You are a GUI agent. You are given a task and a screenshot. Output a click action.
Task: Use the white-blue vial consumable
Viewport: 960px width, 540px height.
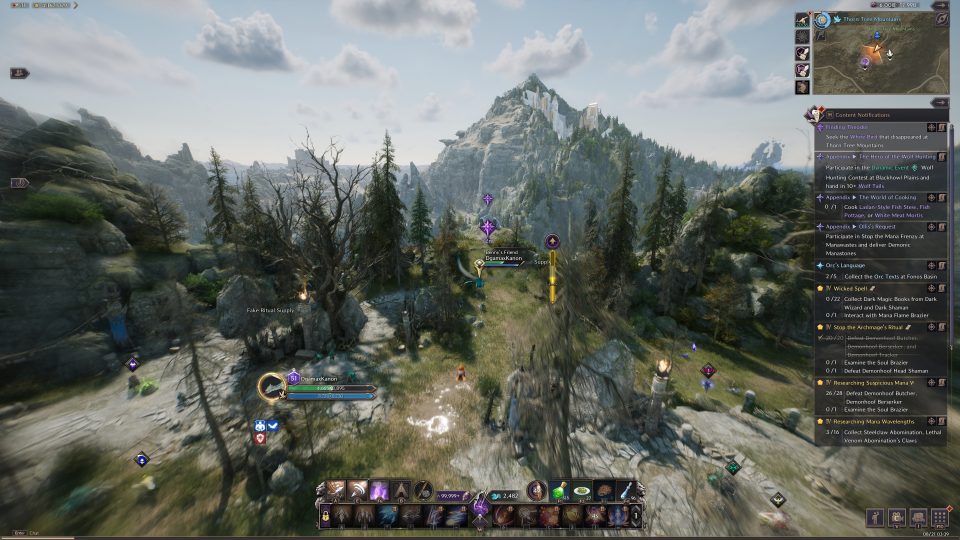[626, 491]
